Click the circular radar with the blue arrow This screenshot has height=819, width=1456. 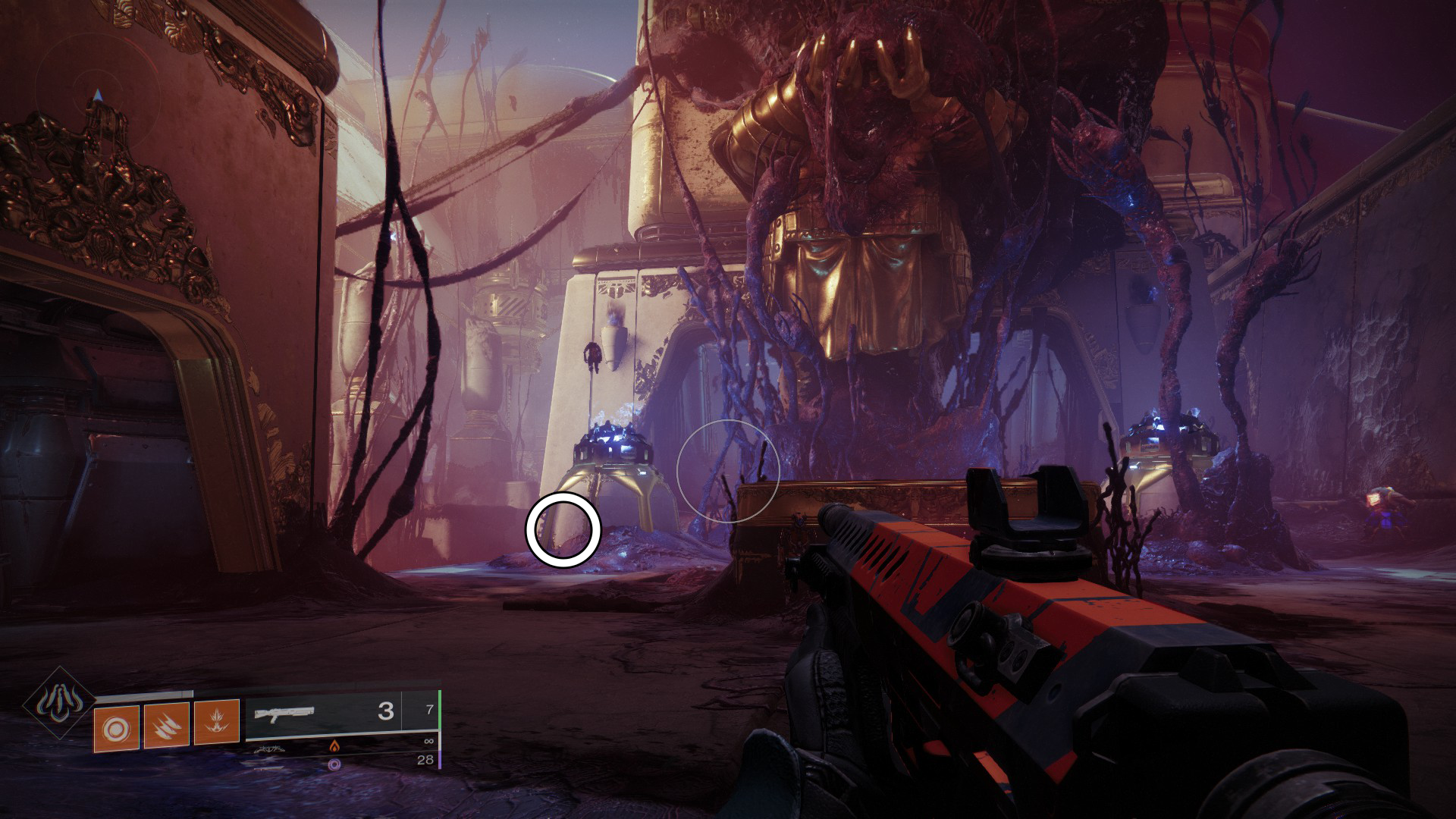[97, 96]
